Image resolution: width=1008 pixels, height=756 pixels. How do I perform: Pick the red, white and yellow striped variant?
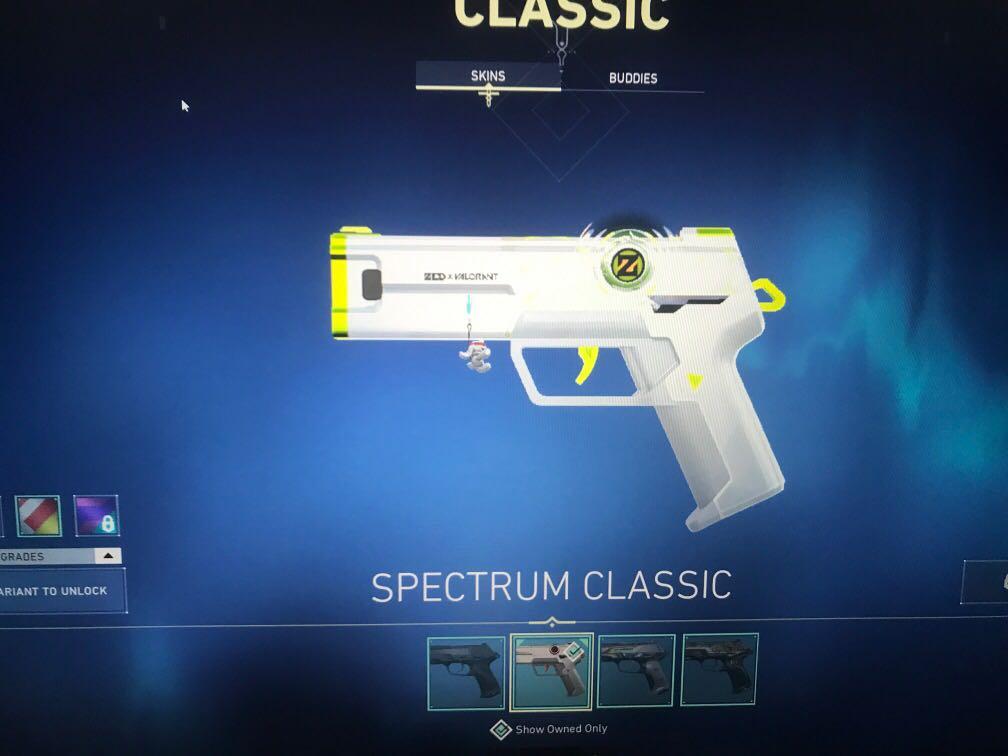click(x=39, y=516)
